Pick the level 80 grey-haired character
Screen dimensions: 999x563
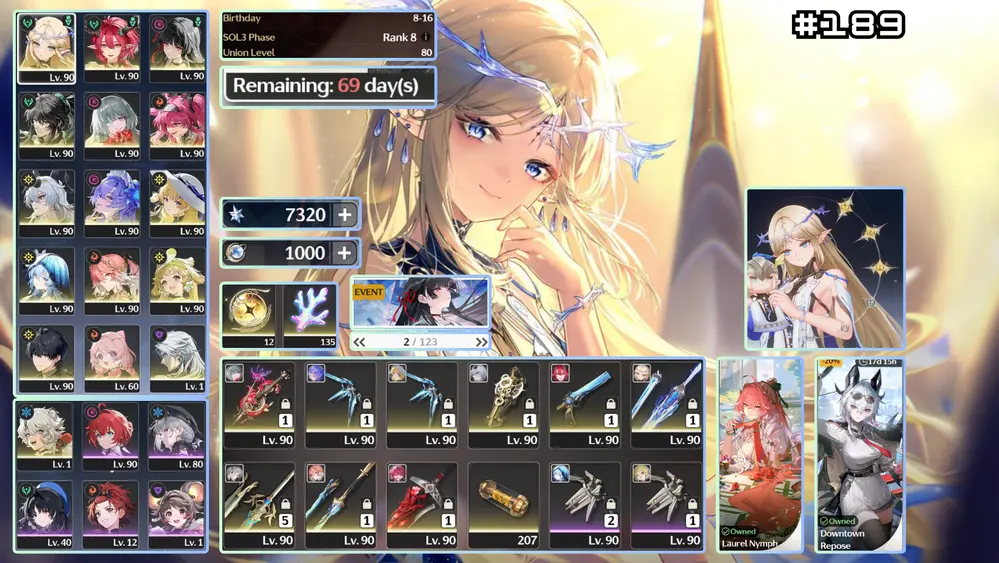177,436
